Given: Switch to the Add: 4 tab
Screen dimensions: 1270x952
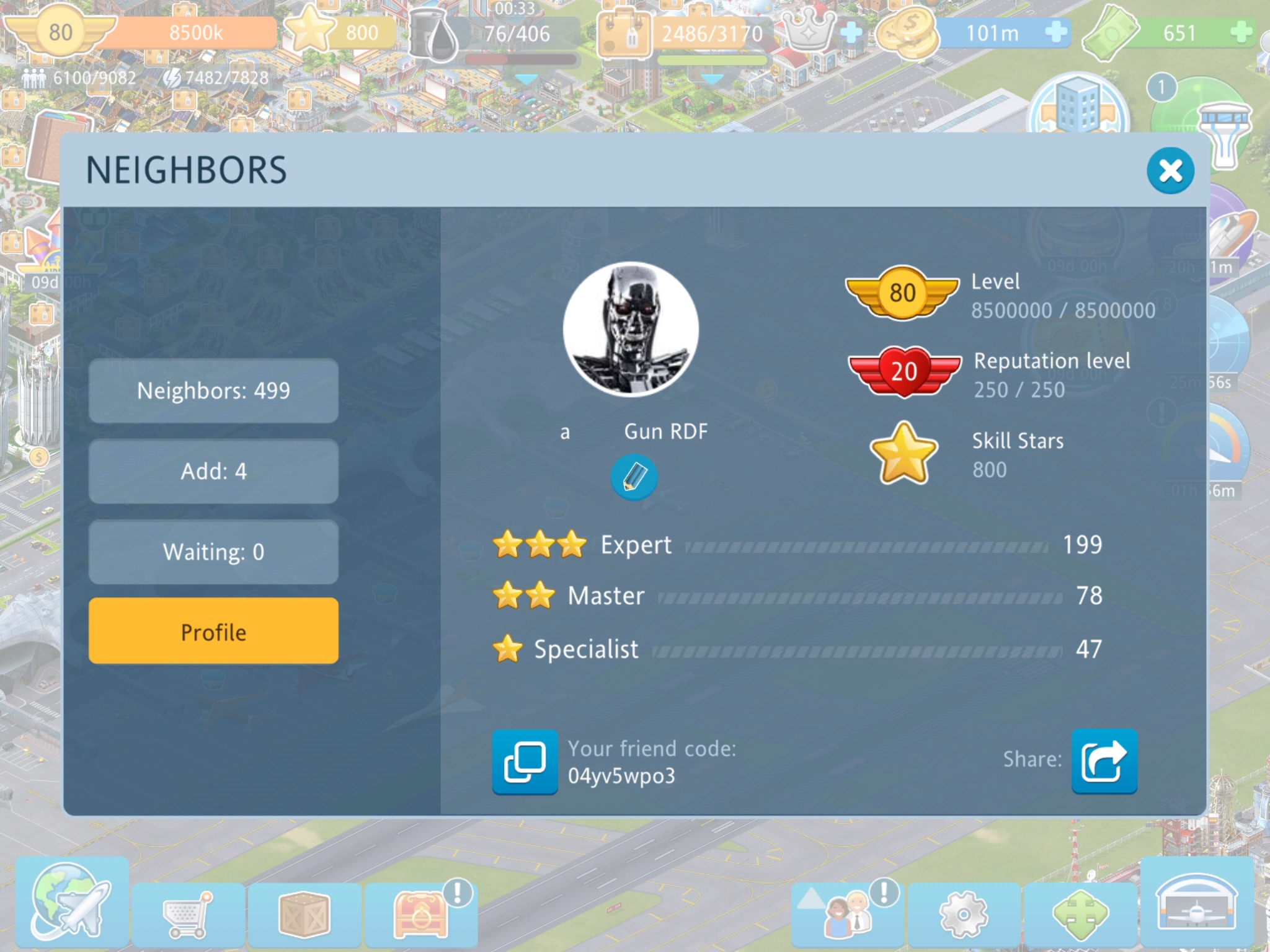Looking at the screenshot, I should coord(213,472).
